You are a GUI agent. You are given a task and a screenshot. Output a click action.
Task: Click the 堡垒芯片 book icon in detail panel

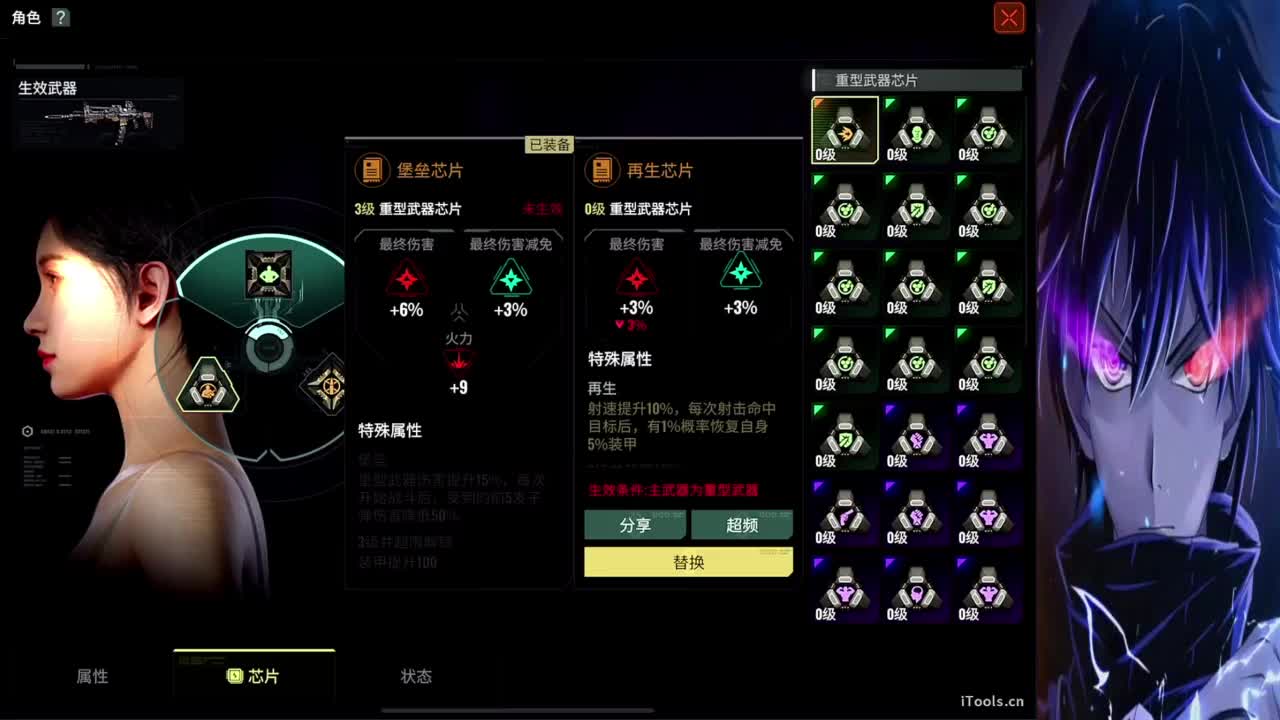[x=374, y=170]
